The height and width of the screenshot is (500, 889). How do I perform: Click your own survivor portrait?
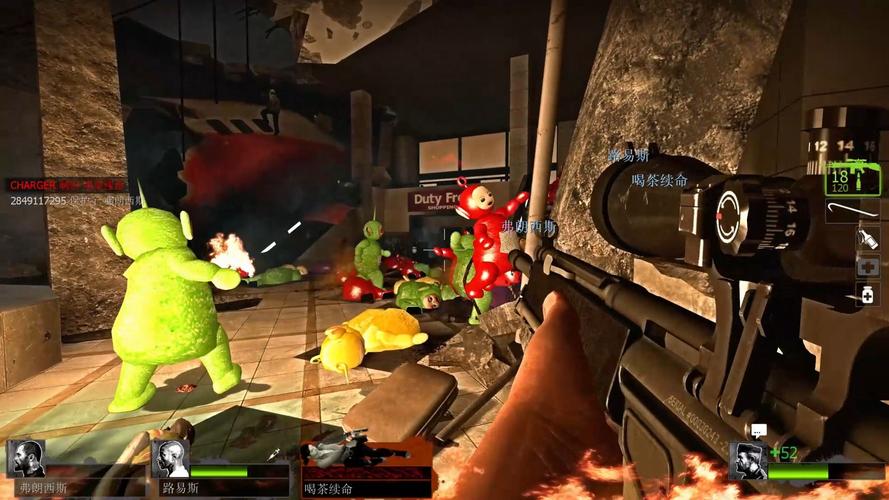[747, 462]
